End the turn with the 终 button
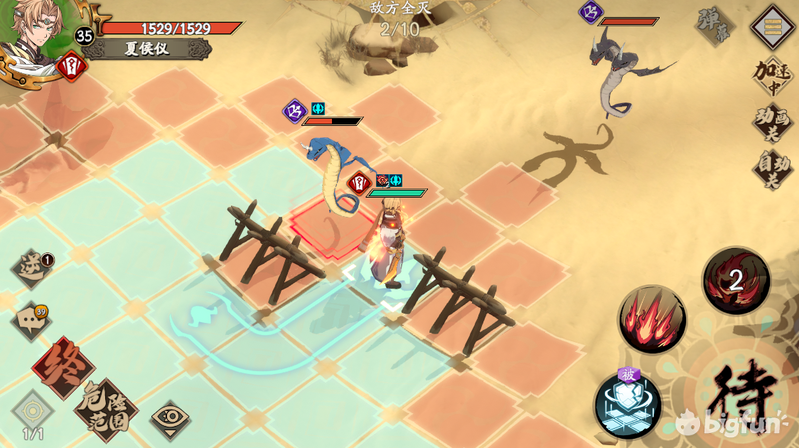799x448 pixels. coord(62,367)
